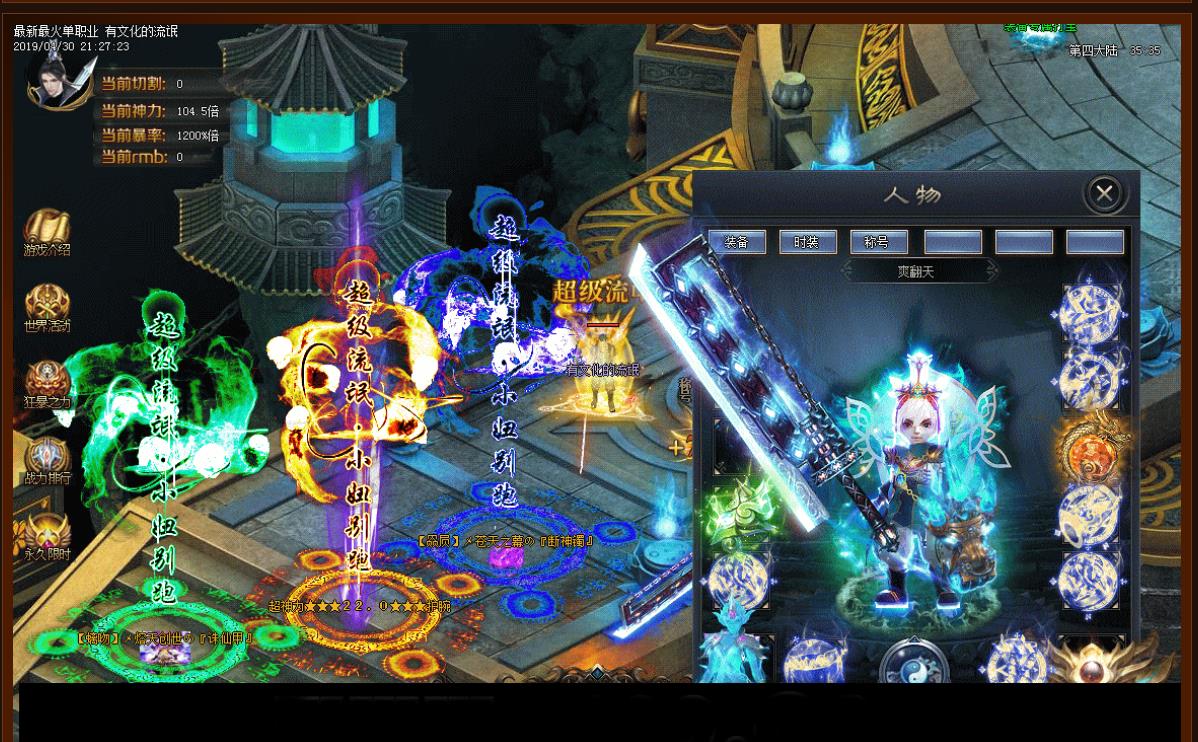Click the player portrait avatar
Viewport: 1198px width, 742px height.
[61, 77]
